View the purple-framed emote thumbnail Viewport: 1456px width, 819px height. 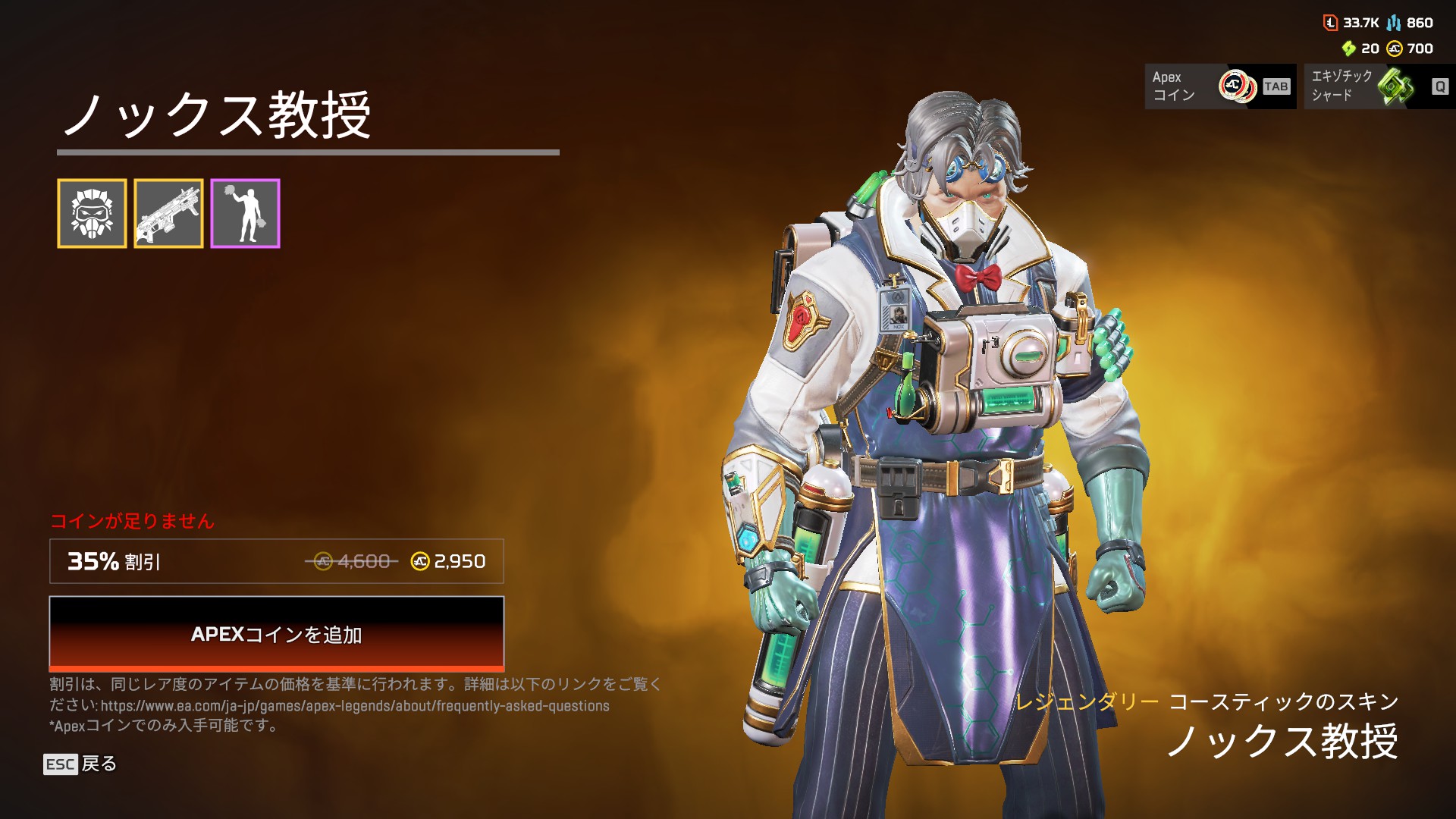click(245, 214)
